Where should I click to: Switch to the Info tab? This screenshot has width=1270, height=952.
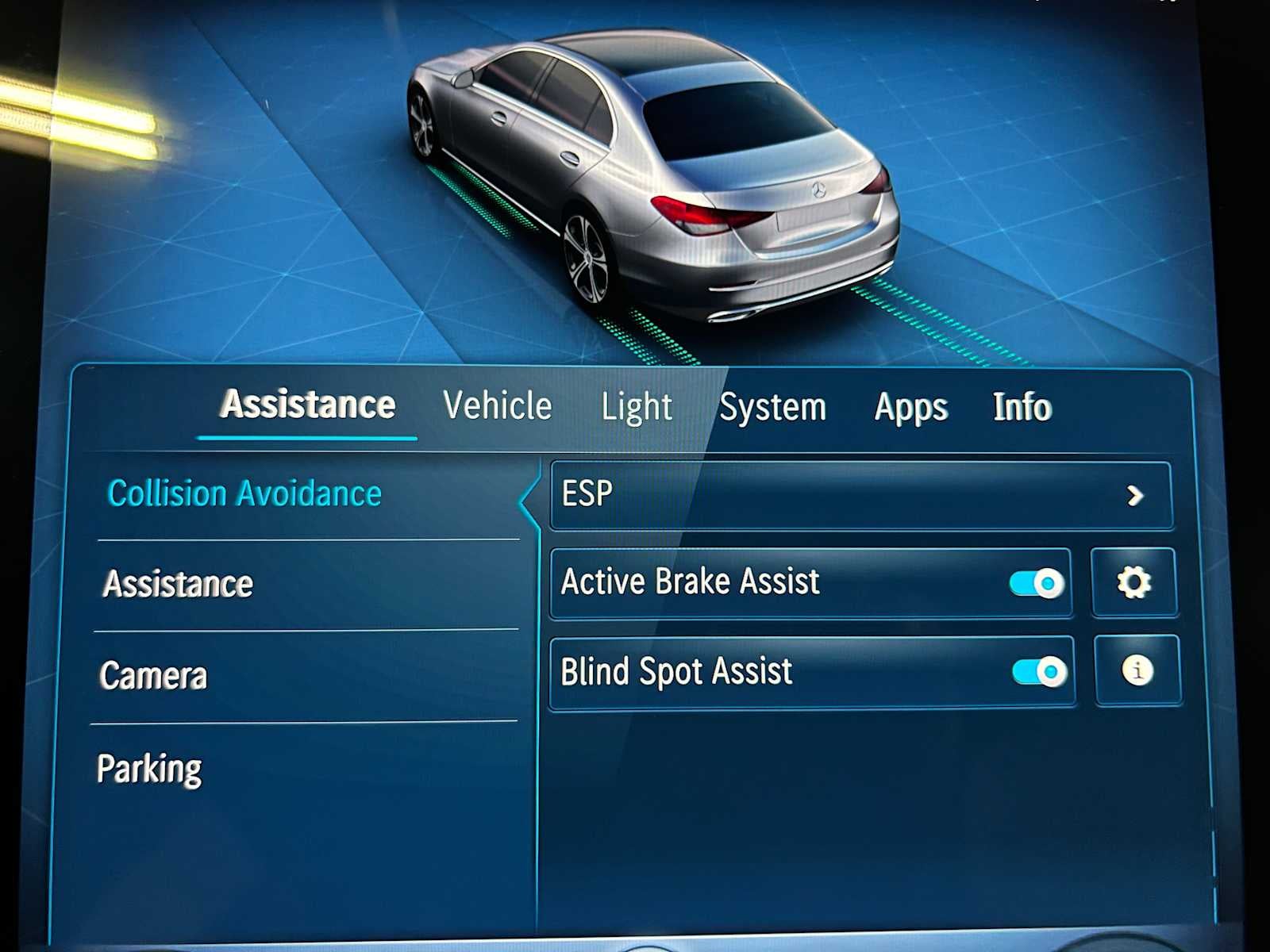1021,406
